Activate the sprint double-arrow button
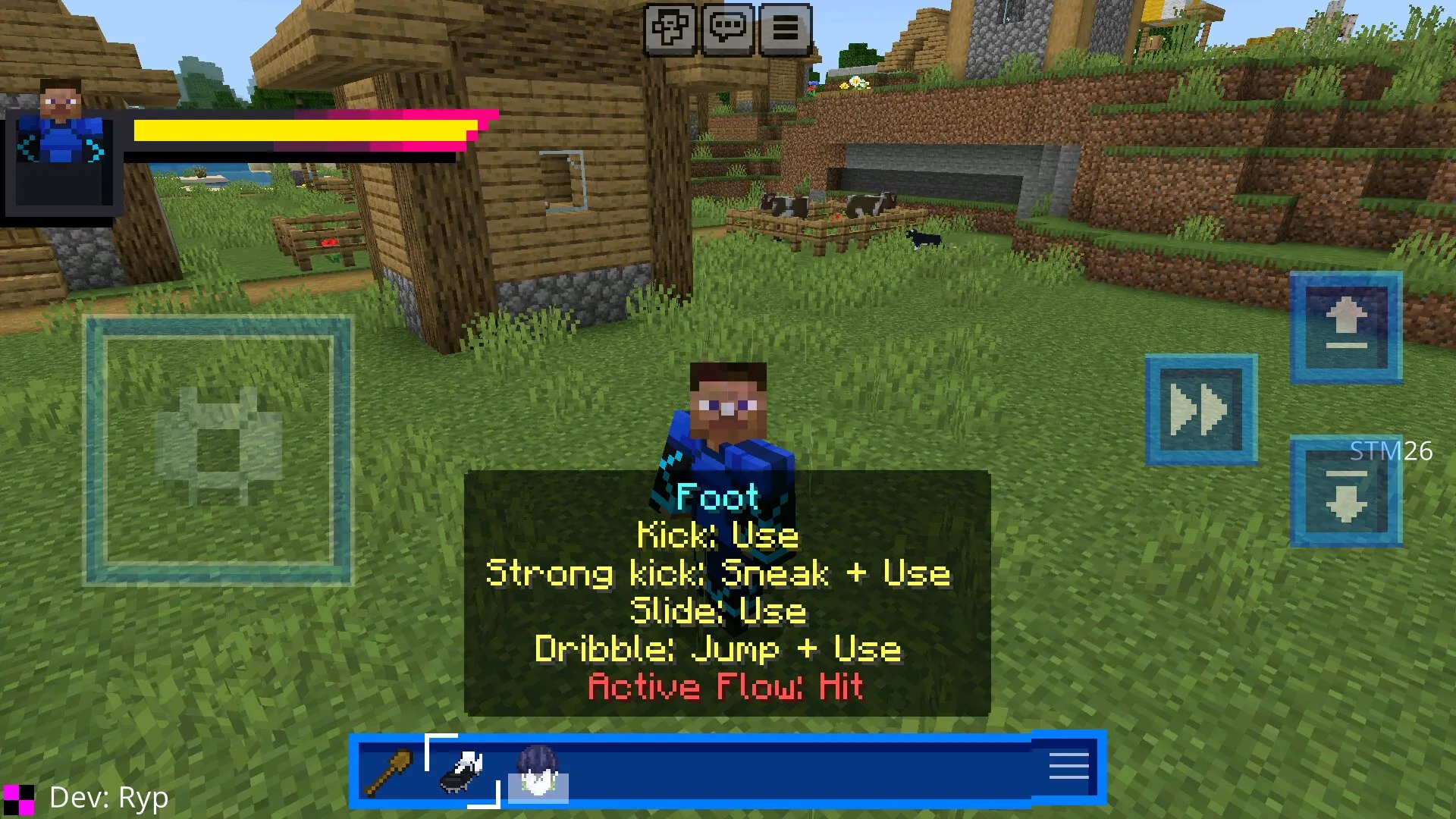 coord(1200,409)
